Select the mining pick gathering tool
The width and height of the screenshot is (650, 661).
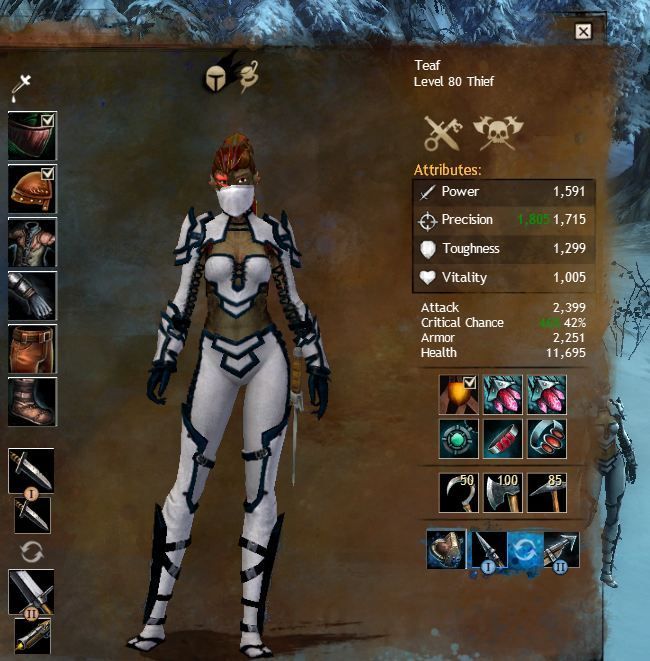tap(546, 493)
